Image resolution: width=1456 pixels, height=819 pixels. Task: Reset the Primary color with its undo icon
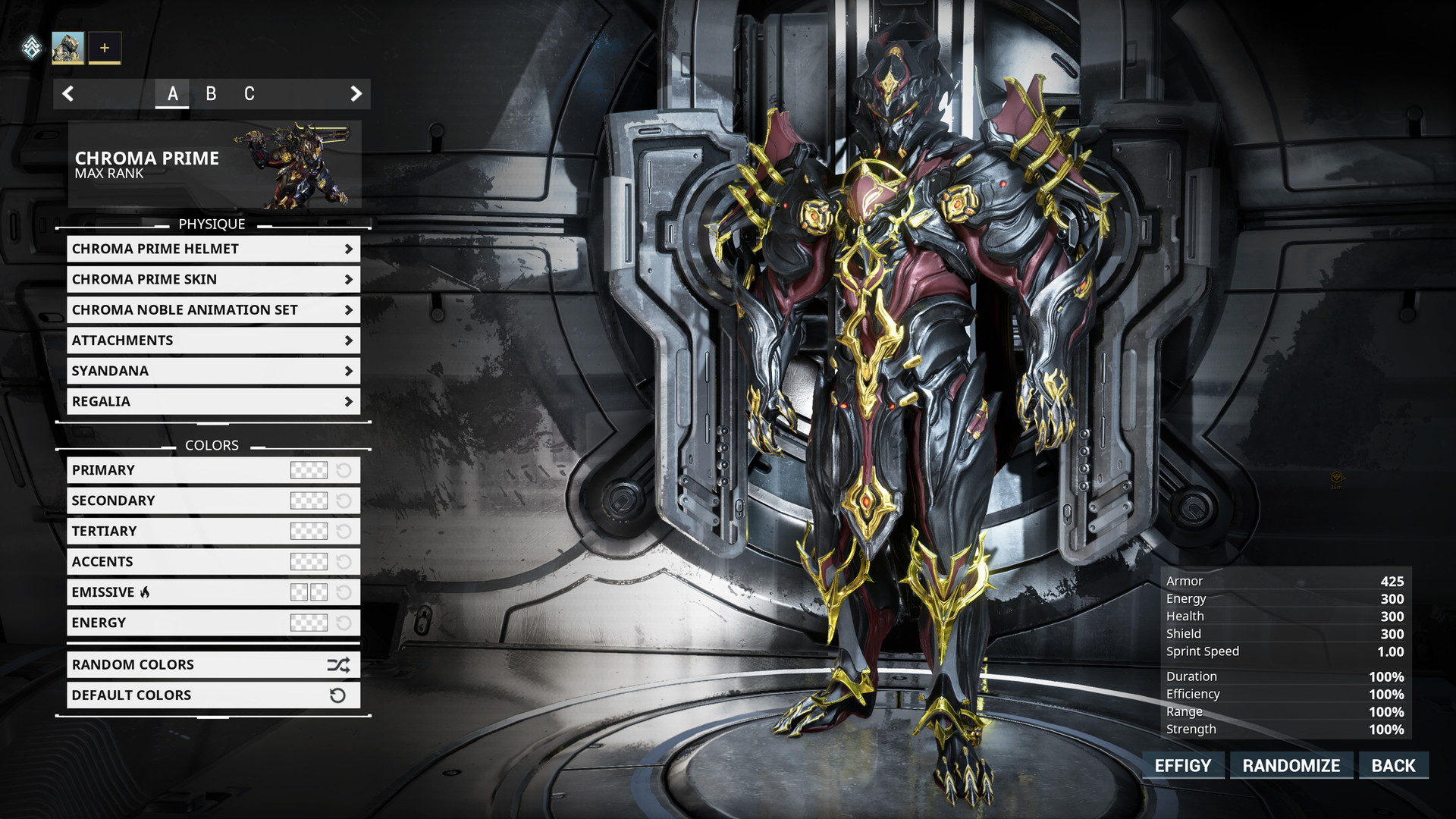coord(345,470)
